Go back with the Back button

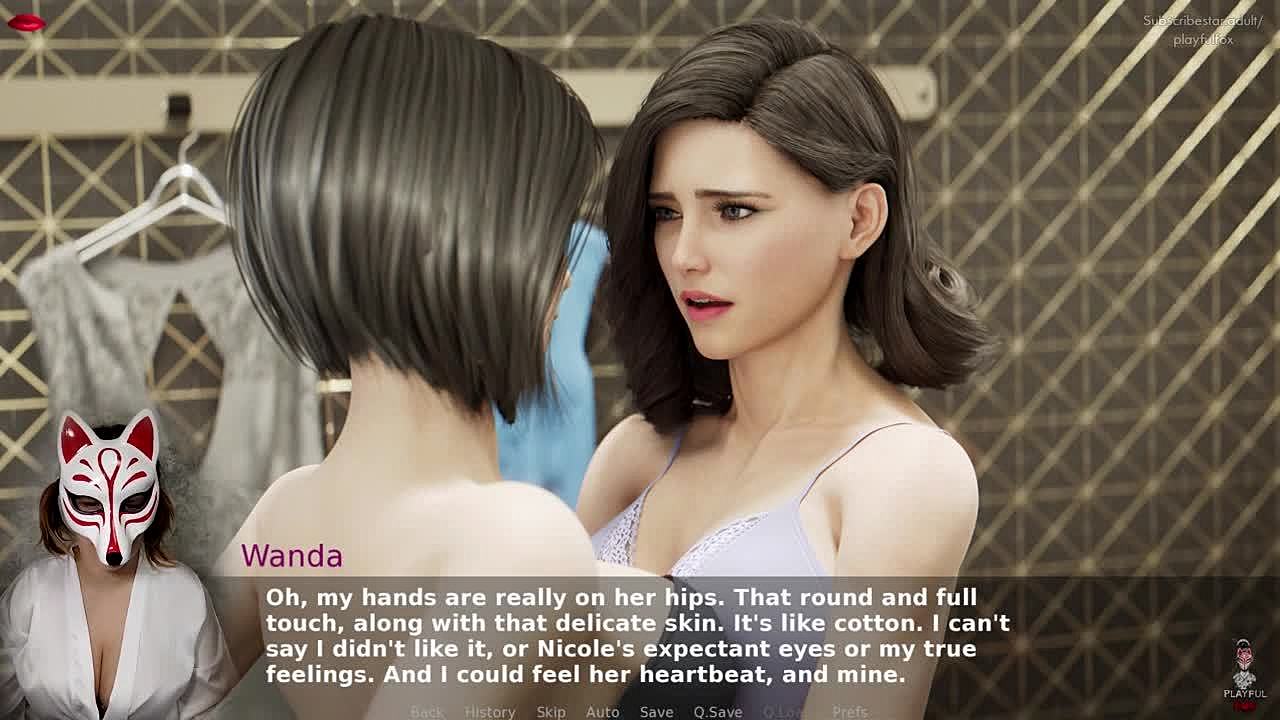click(427, 712)
